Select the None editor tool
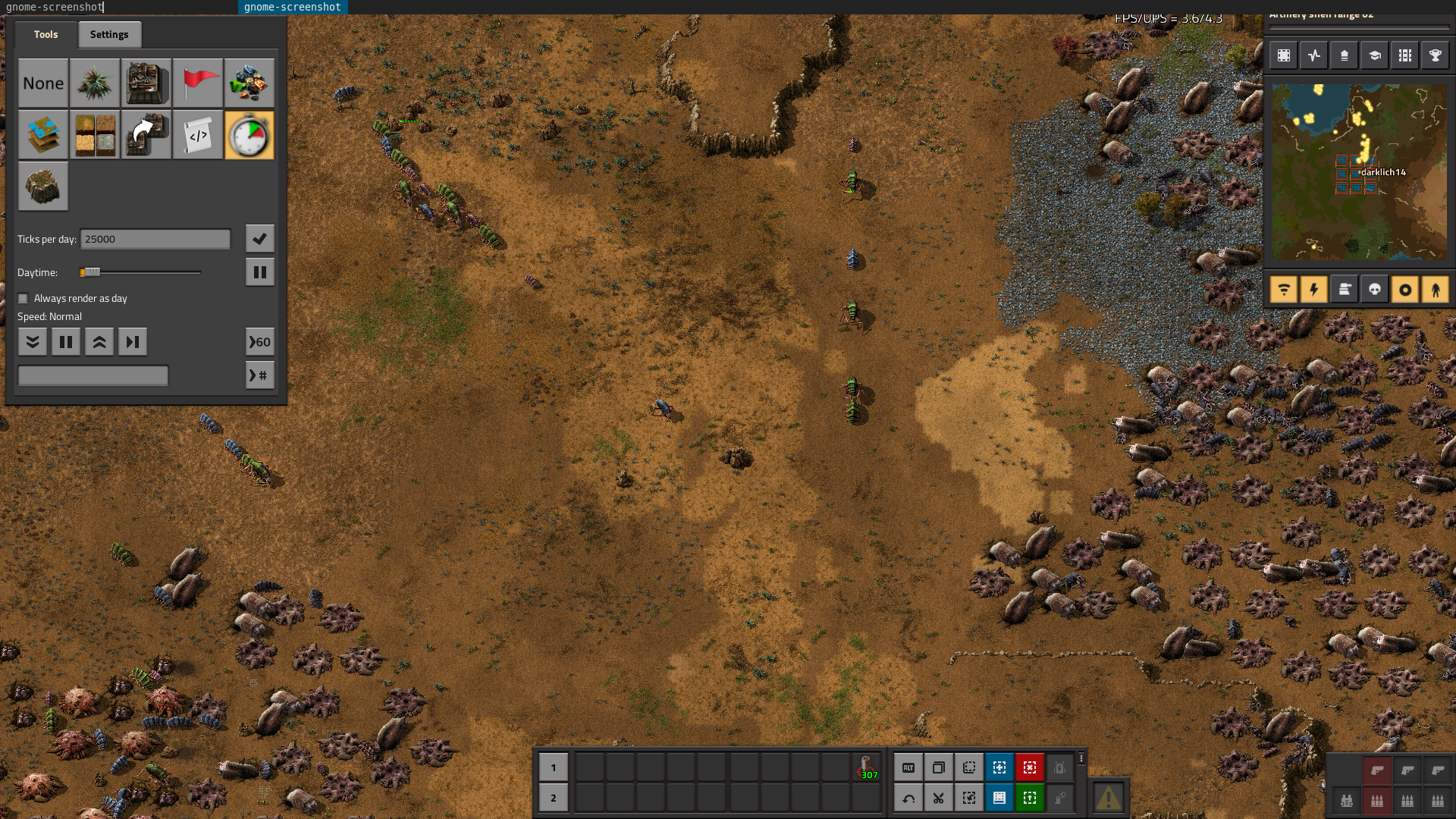 [x=43, y=83]
